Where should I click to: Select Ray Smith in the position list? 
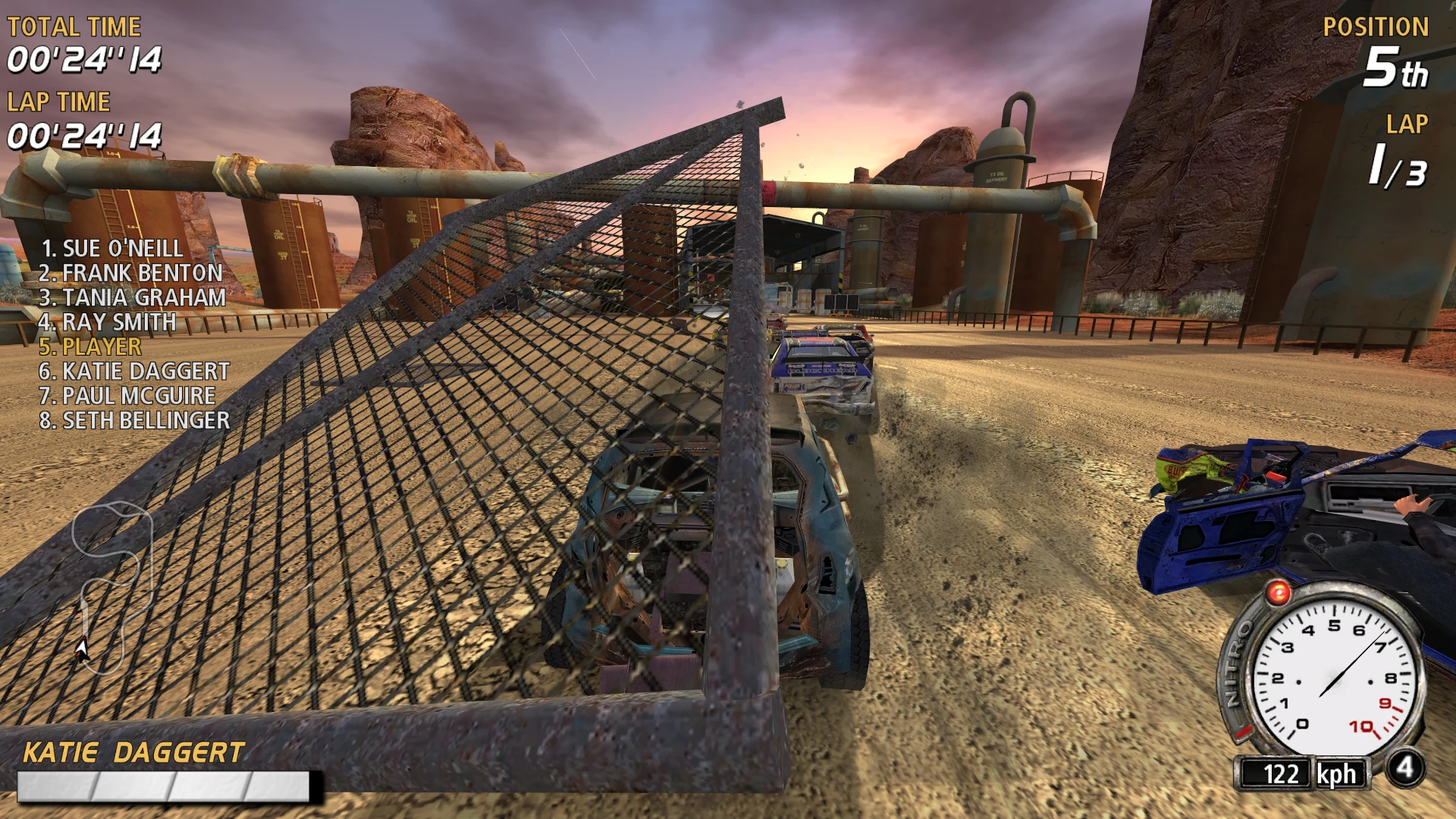coord(107,322)
